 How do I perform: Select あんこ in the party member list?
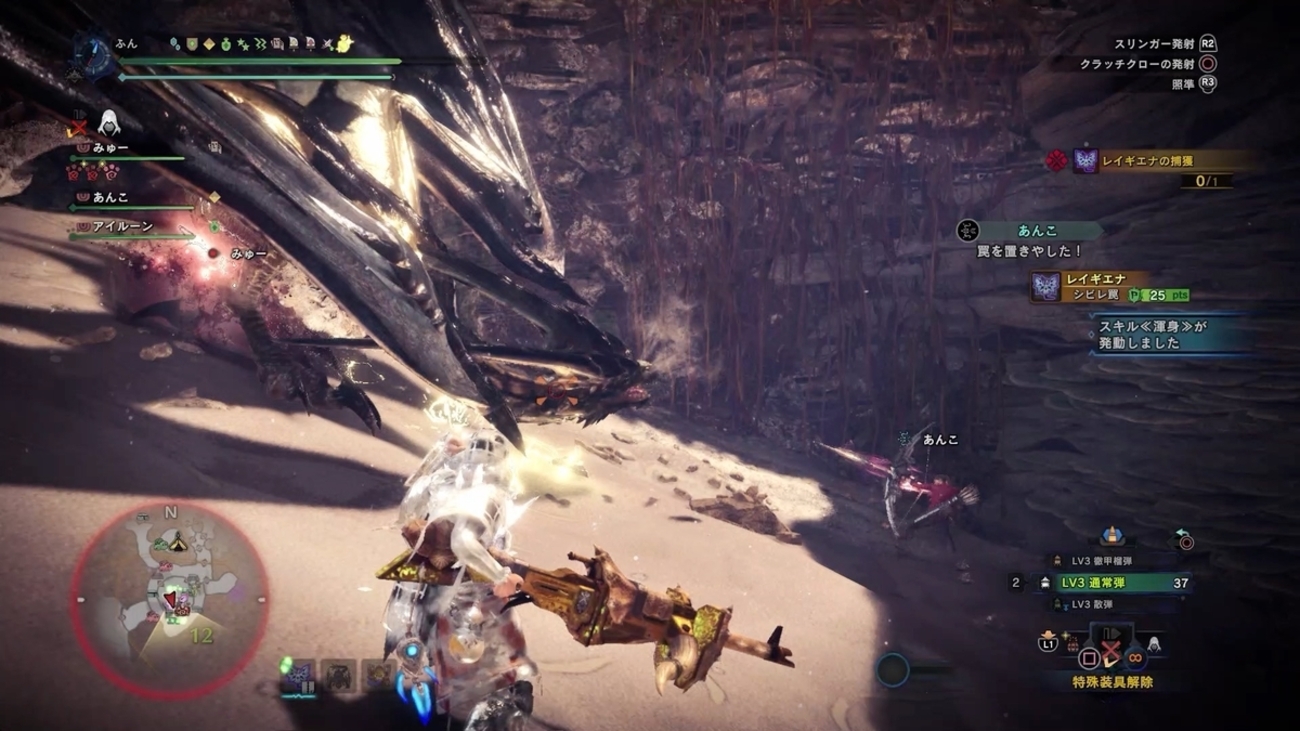tap(111, 198)
